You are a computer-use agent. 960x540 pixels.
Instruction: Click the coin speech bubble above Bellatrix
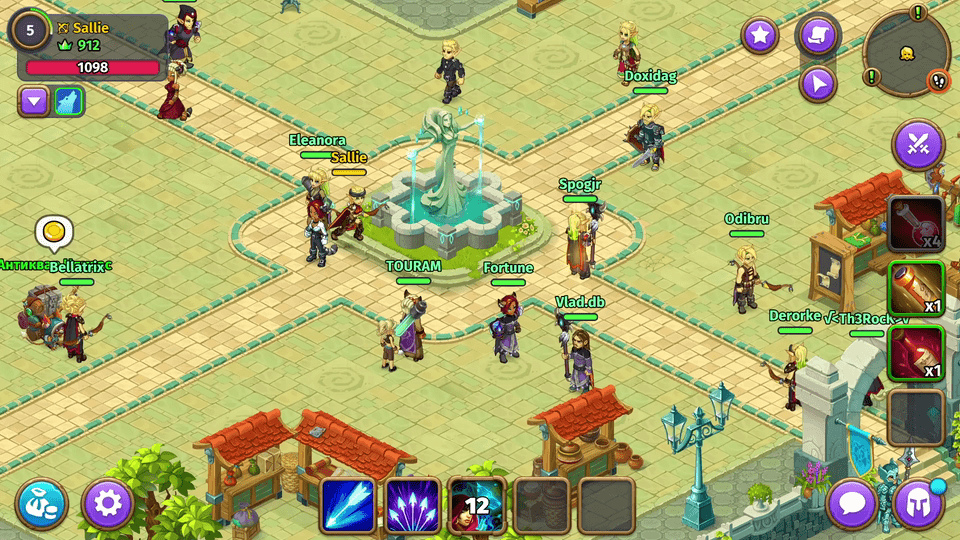(54, 233)
